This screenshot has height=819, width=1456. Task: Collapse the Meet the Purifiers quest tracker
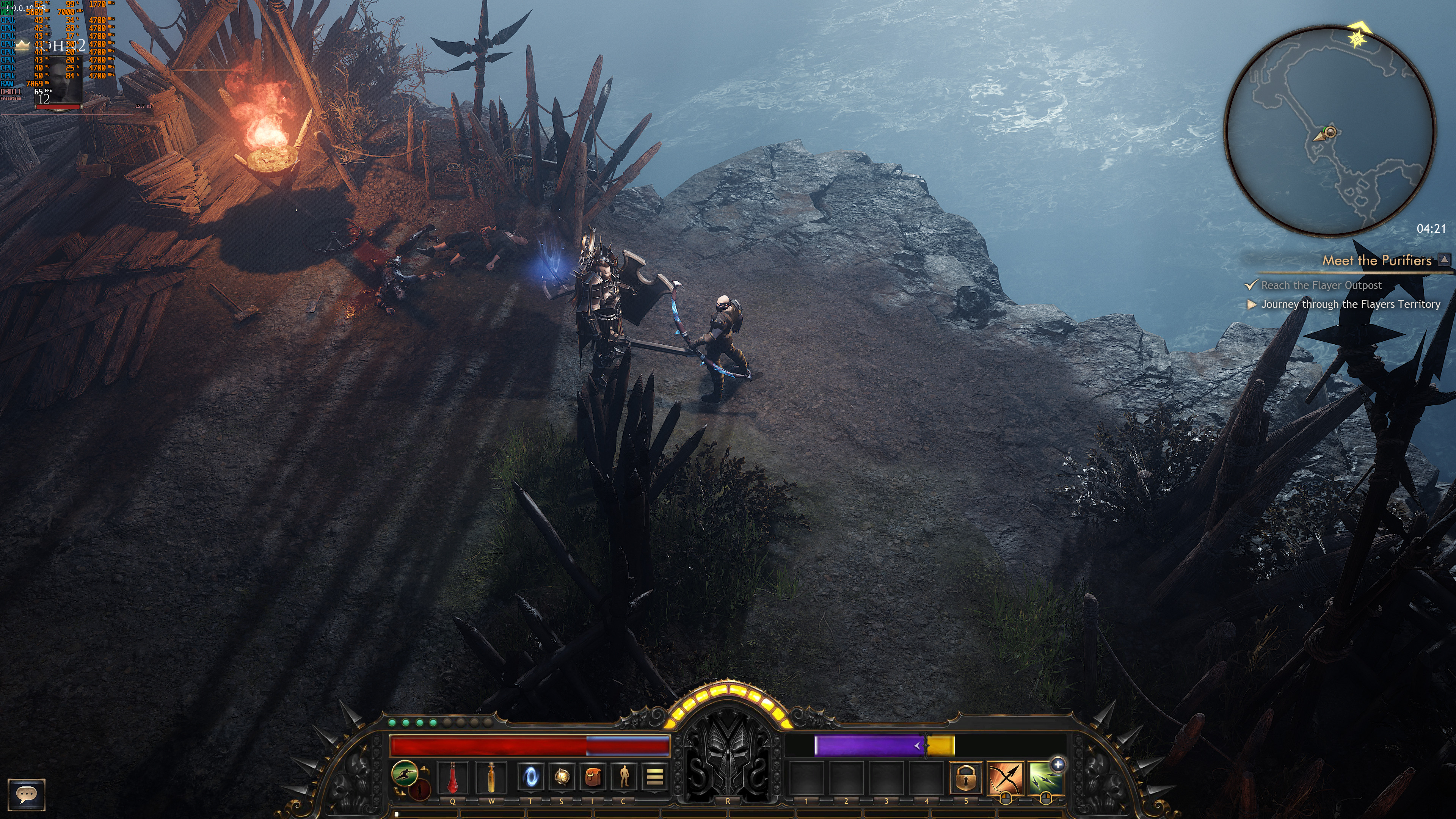click(1444, 260)
